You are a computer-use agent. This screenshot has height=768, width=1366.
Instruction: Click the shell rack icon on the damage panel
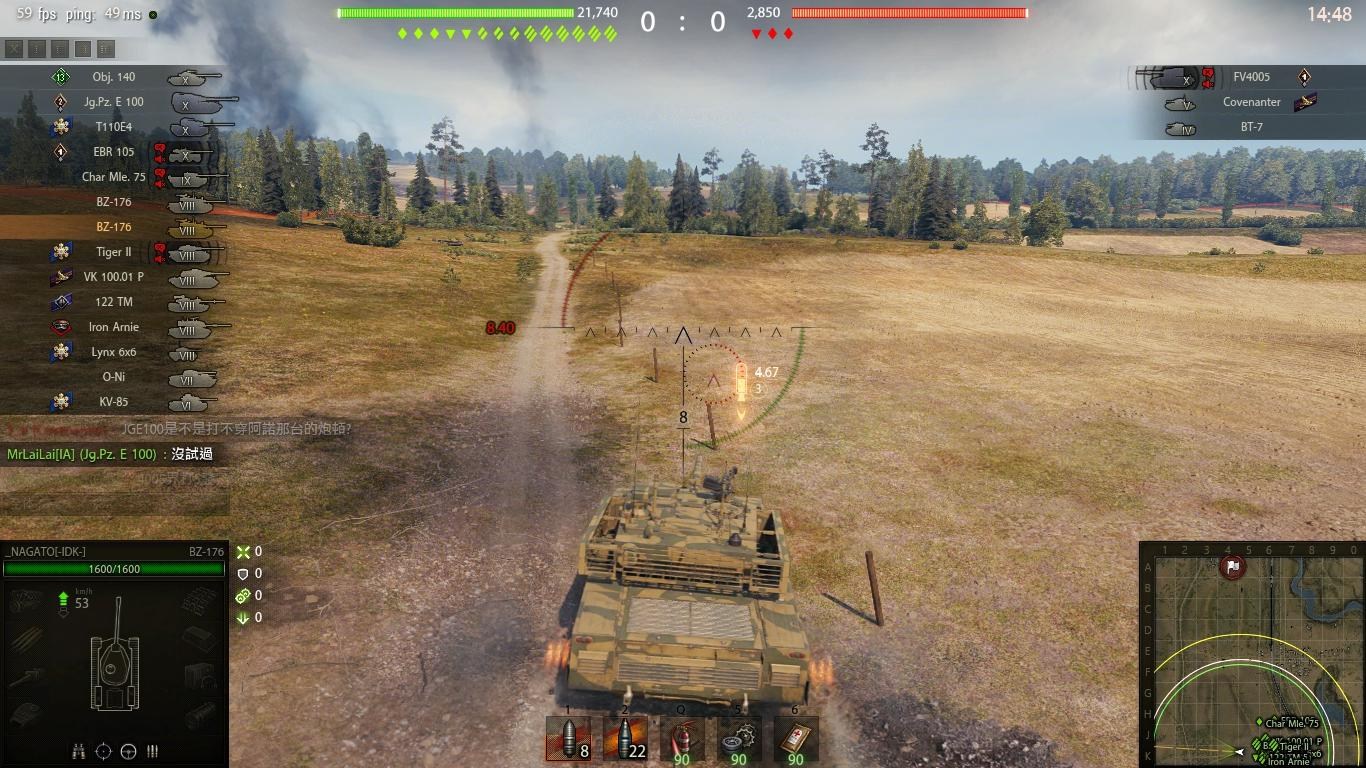(153, 750)
